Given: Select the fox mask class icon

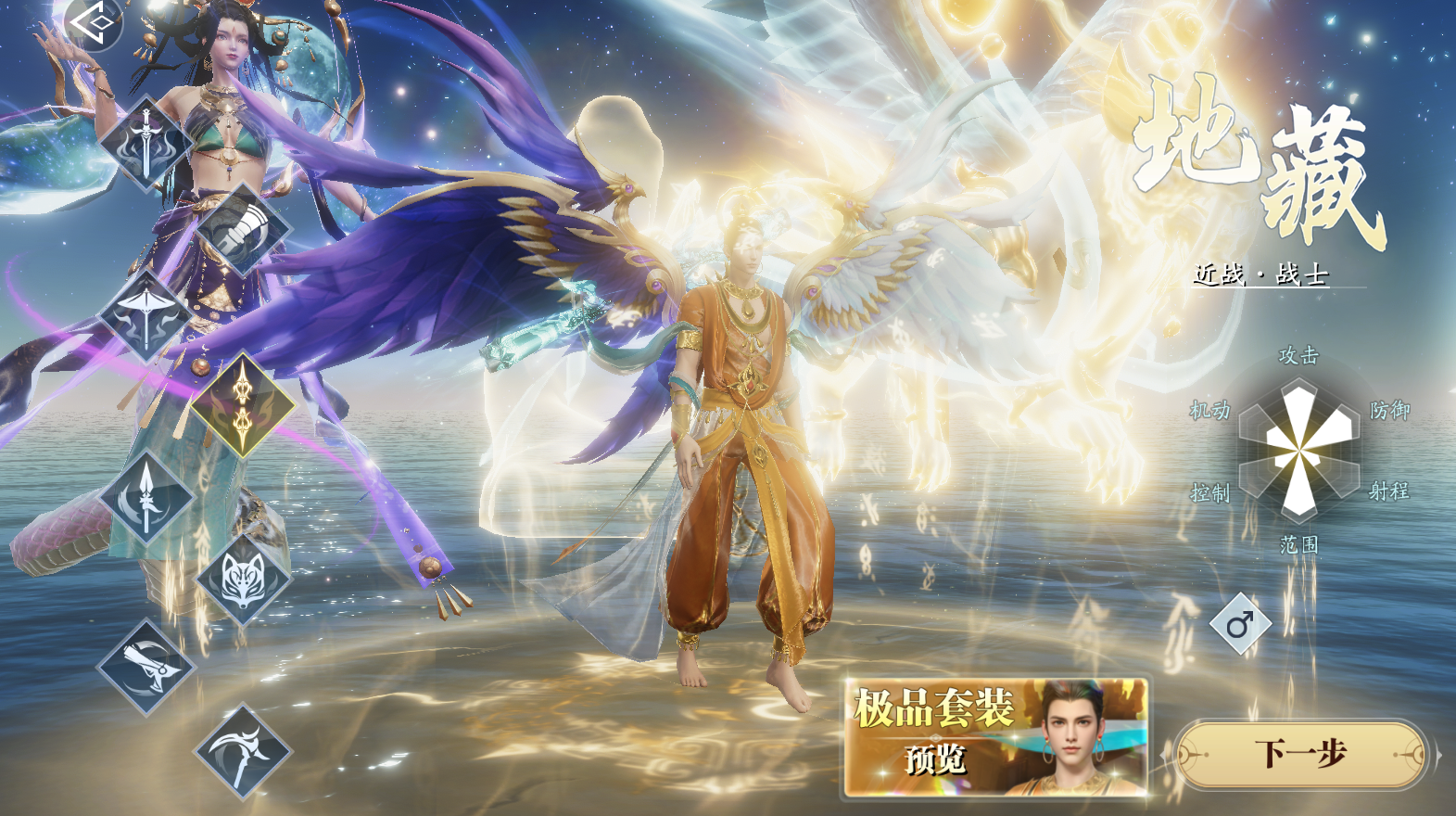Looking at the screenshot, I should [x=243, y=579].
